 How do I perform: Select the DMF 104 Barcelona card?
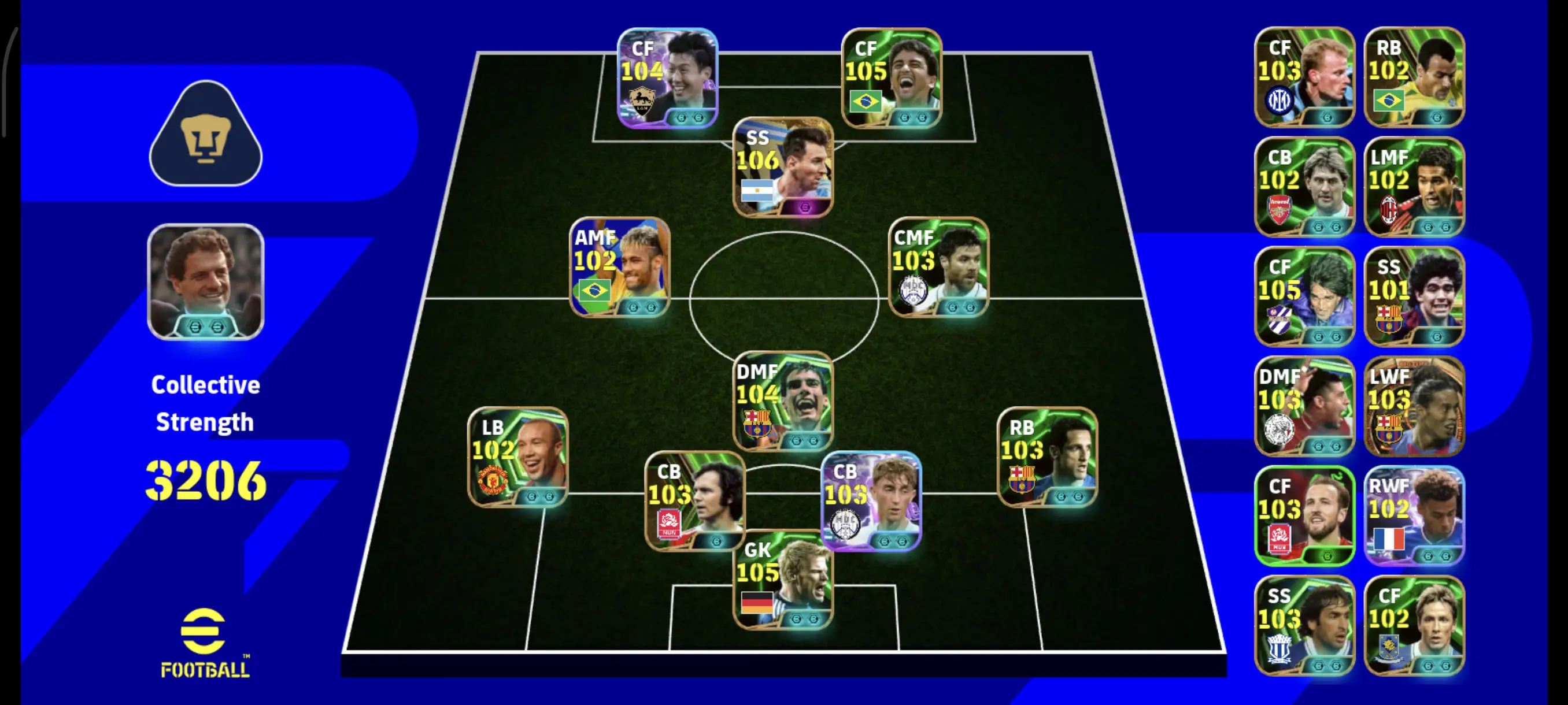tap(783, 401)
